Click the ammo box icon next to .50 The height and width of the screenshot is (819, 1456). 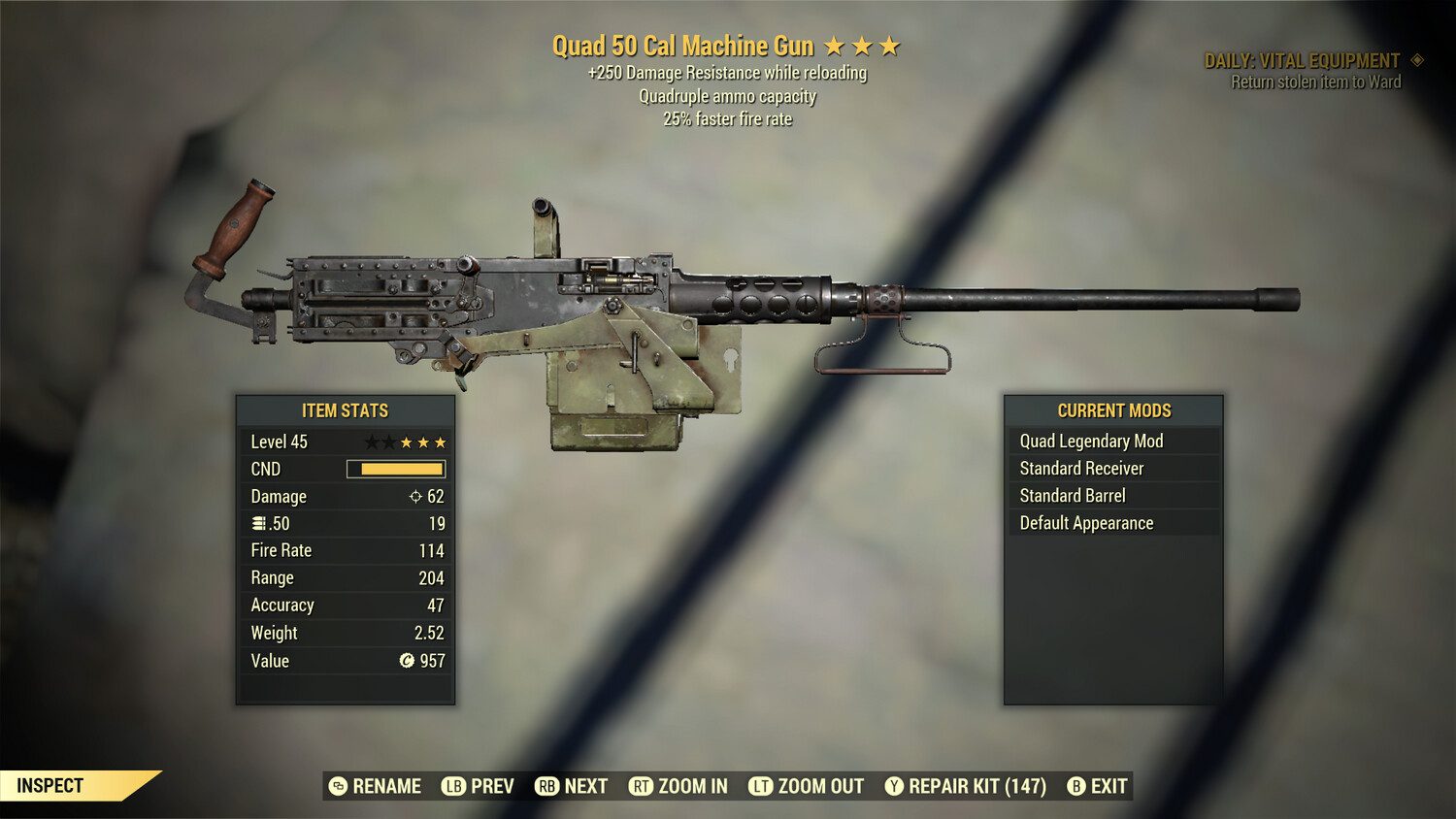point(257,523)
